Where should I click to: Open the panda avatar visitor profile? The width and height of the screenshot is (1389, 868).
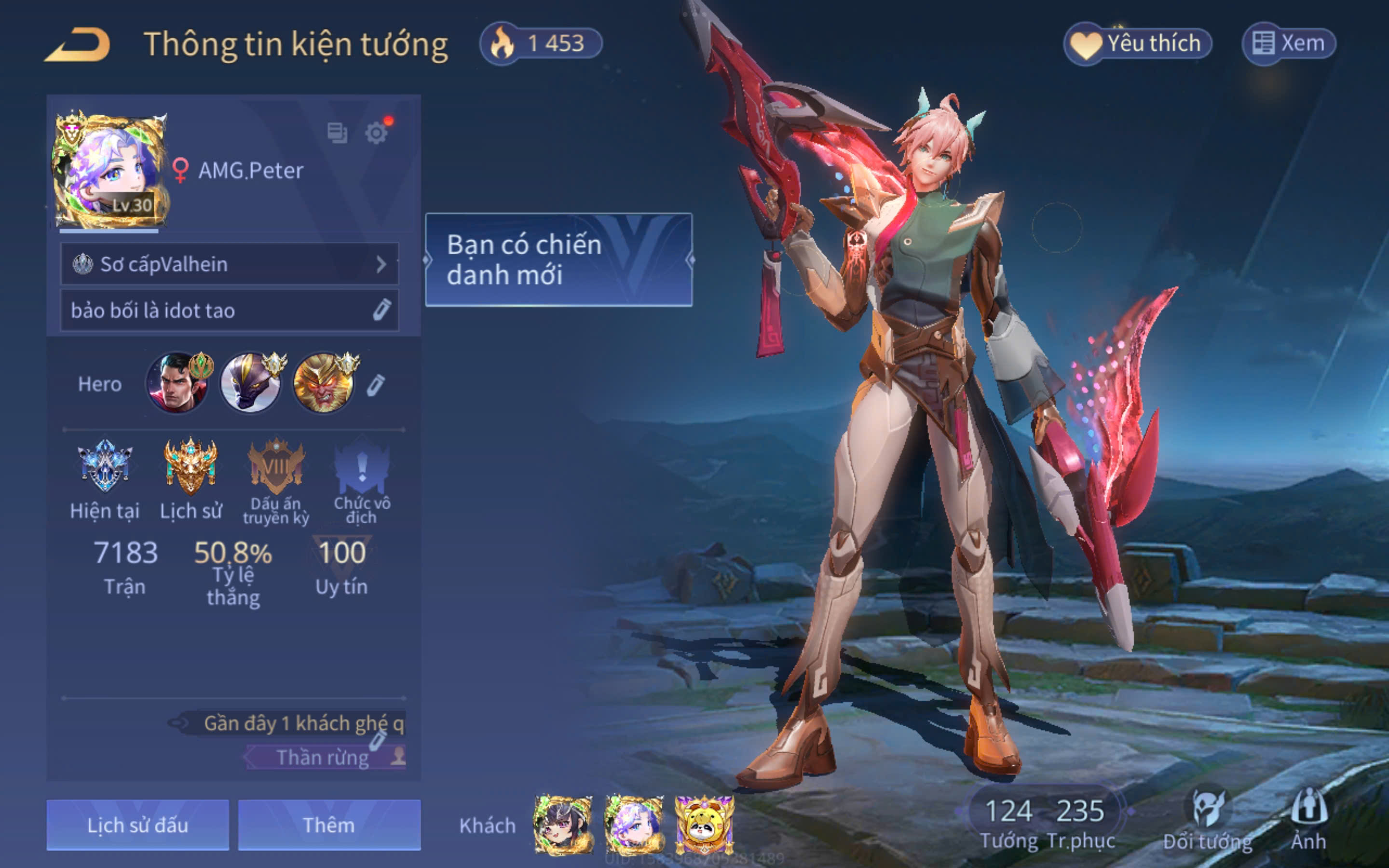(x=704, y=825)
